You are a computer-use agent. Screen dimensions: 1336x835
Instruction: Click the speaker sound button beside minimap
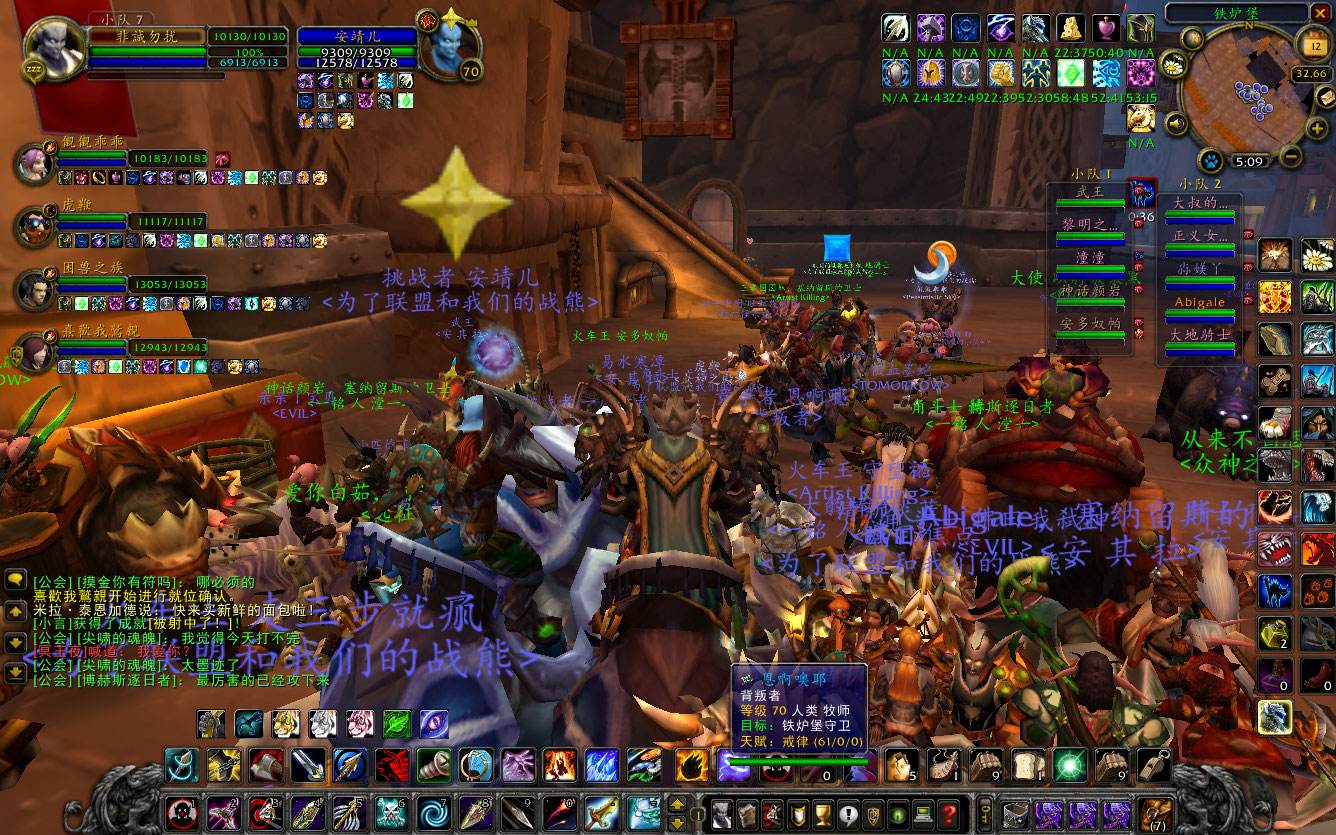(x=1177, y=124)
